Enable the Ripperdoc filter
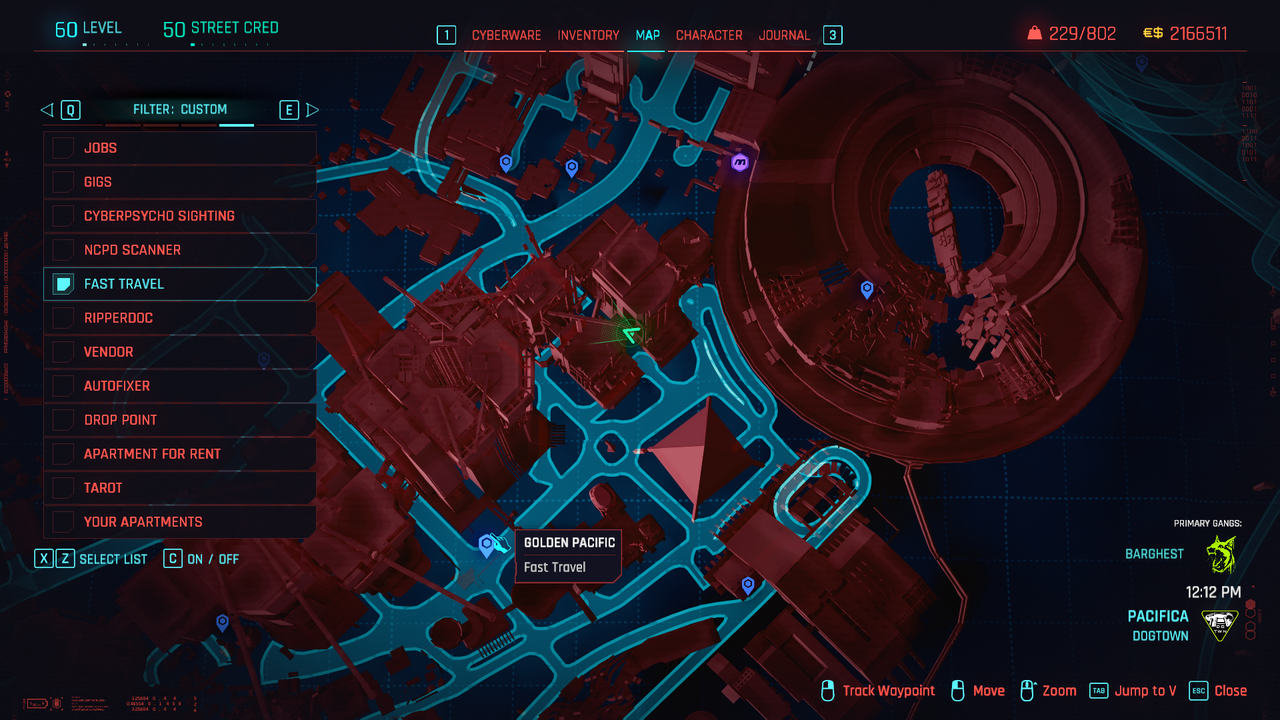1280x720 pixels. point(64,318)
